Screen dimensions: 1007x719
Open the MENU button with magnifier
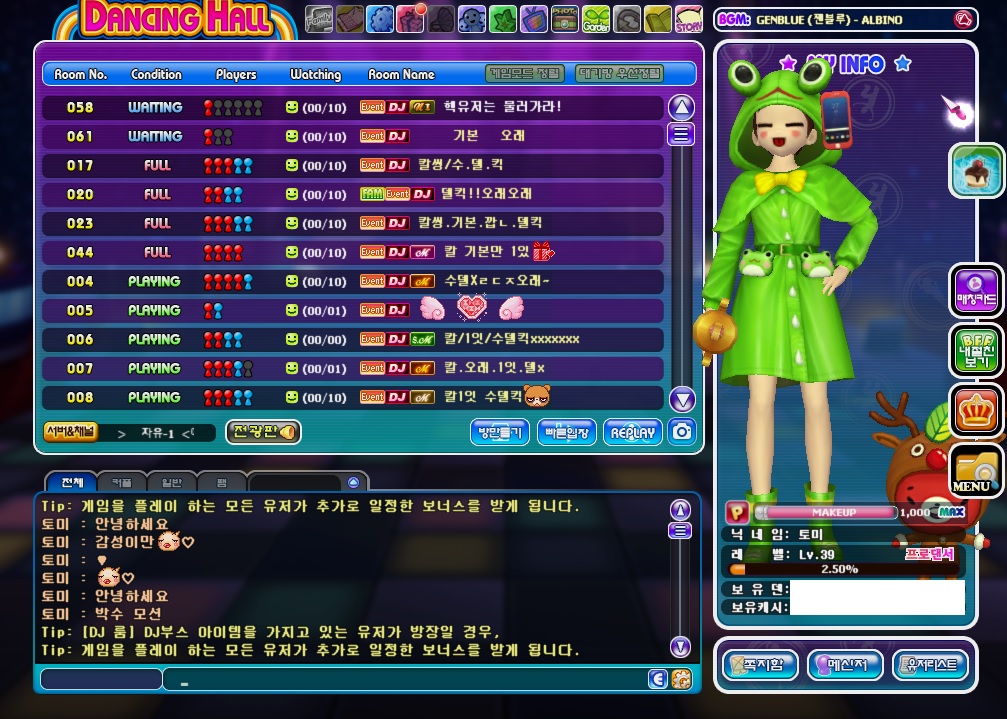point(975,470)
